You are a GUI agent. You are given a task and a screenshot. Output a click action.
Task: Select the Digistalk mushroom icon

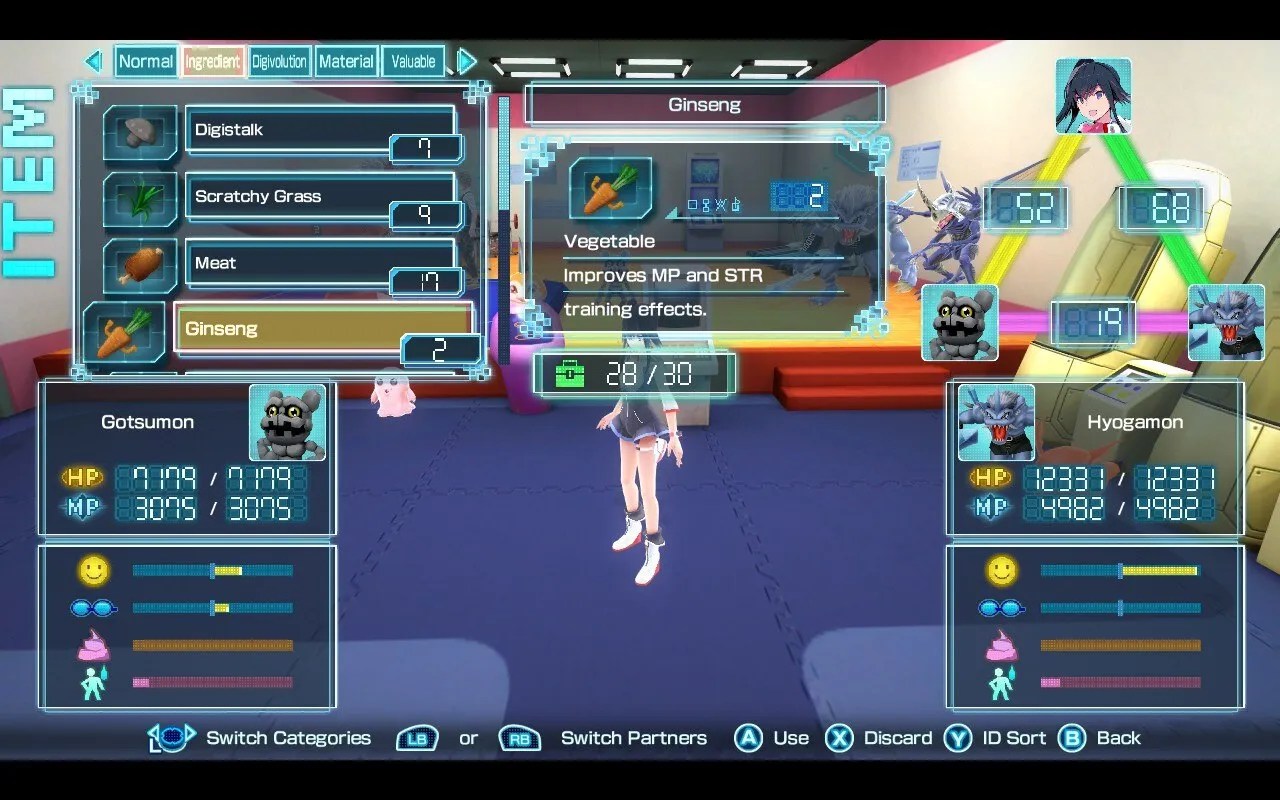[x=139, y=133]
